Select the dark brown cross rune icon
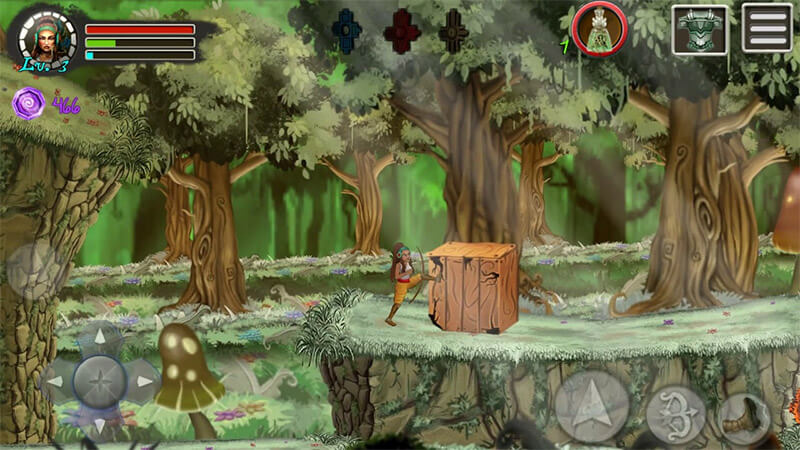The width and height of the screenshot is (800, 450). click(453, 32)
